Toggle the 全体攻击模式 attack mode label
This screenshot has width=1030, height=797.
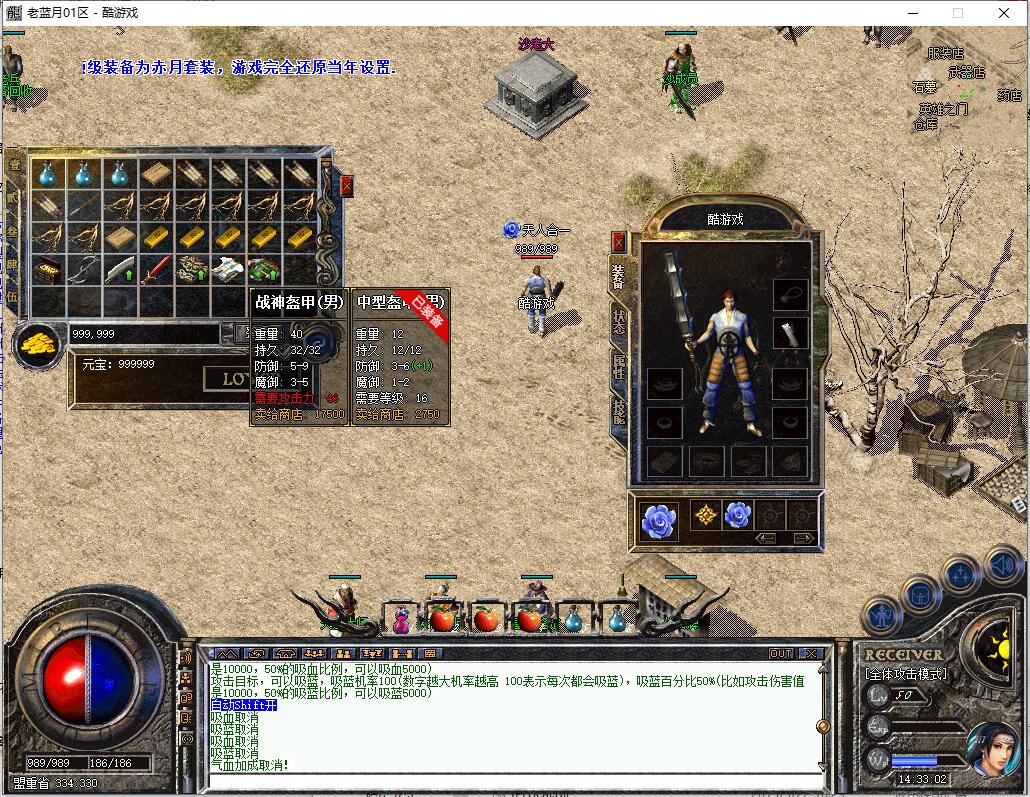[906, 674]
